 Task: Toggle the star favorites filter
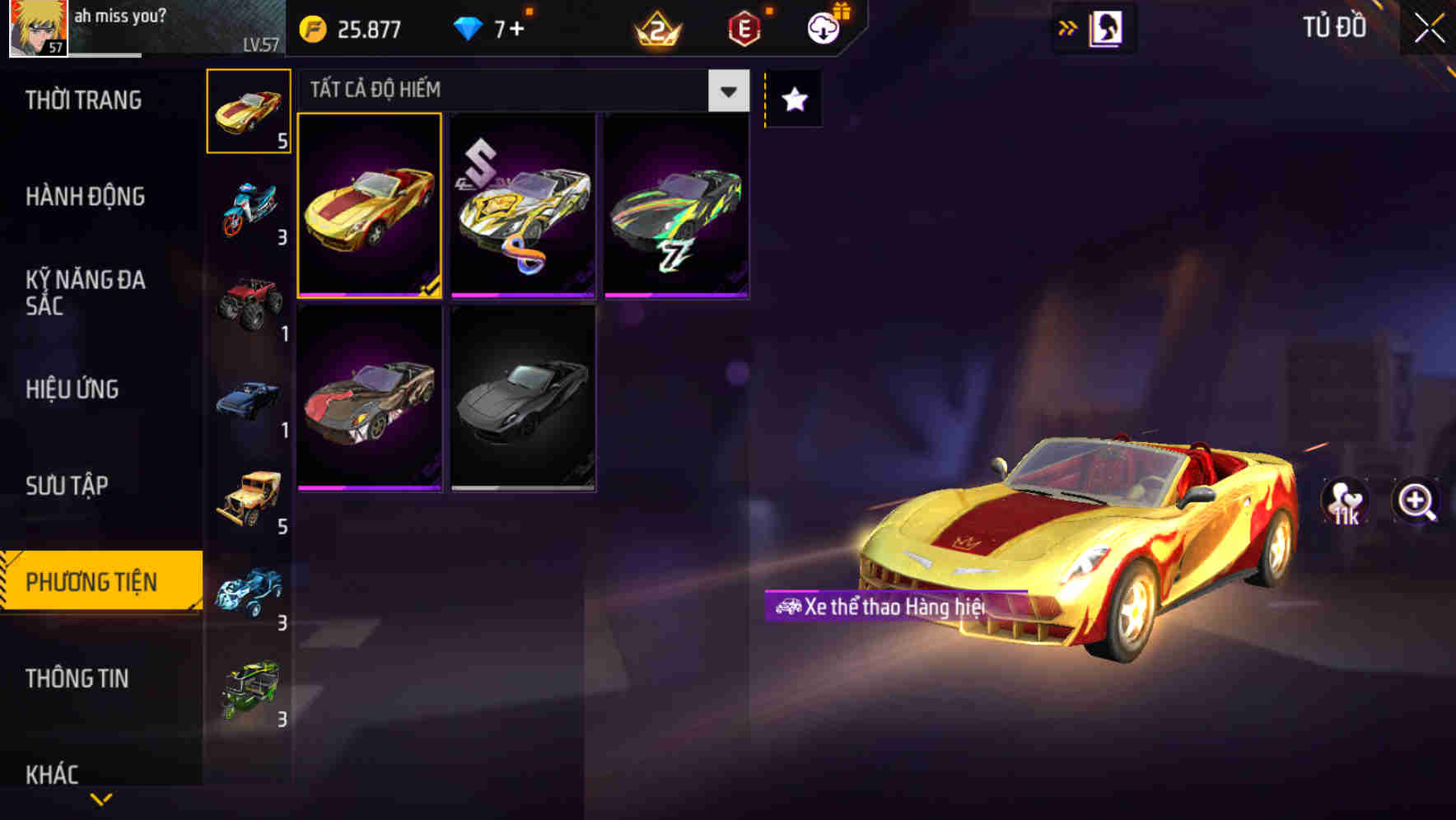(792, 100)
